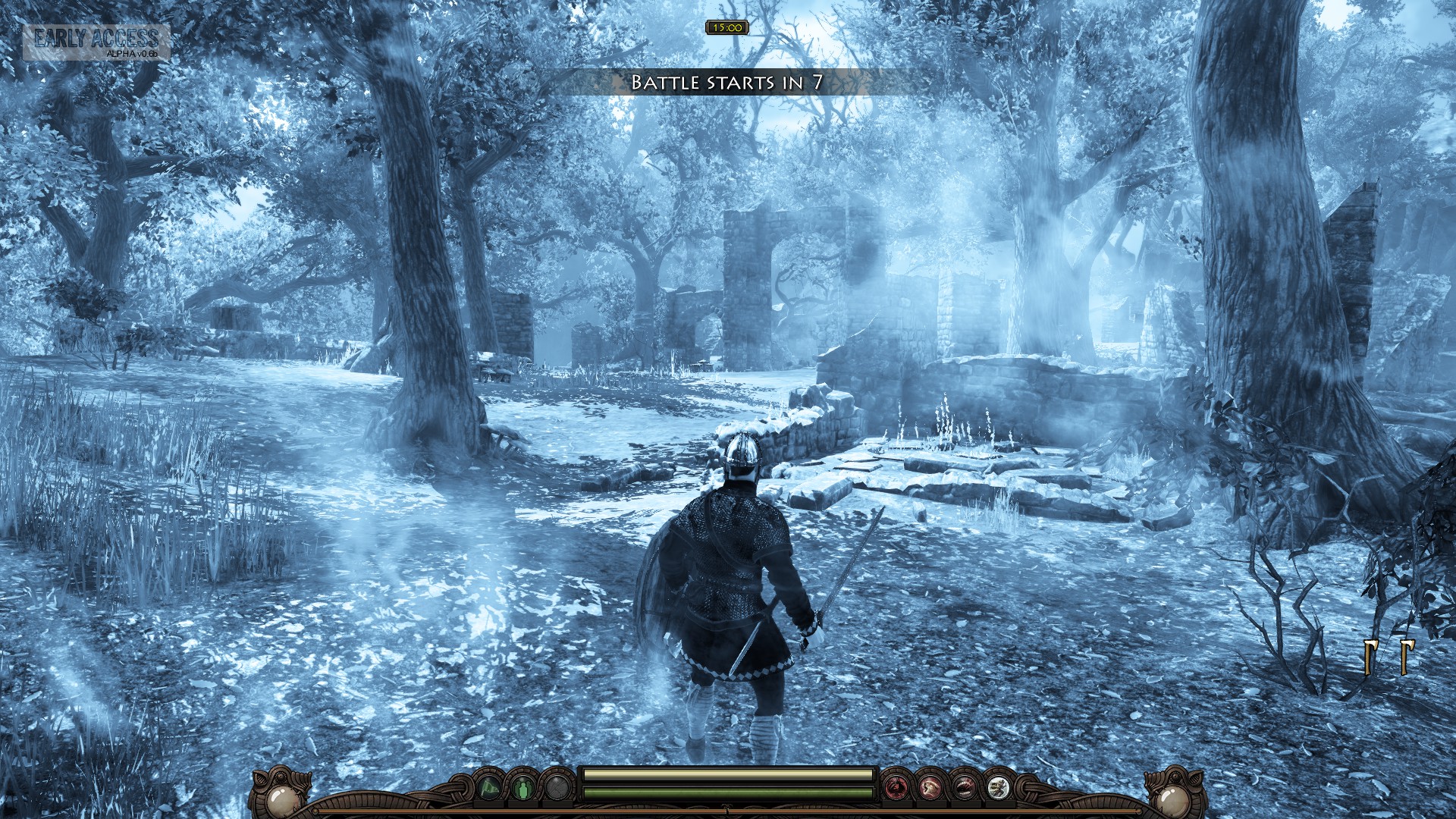
Task: Activate the white running warrior ability
Action: coord(997,789)
